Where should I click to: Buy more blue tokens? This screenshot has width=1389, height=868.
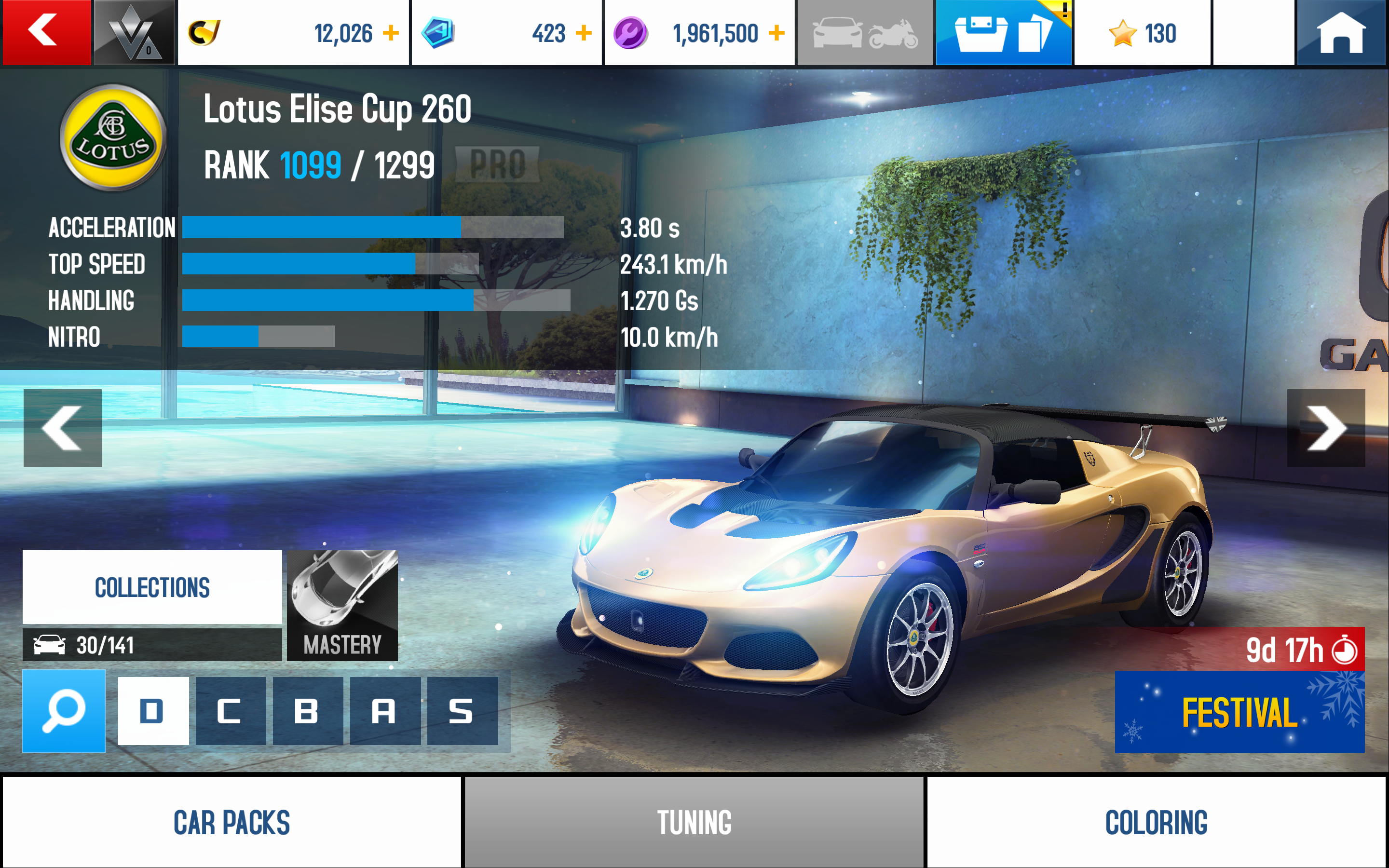coord(584,33)
